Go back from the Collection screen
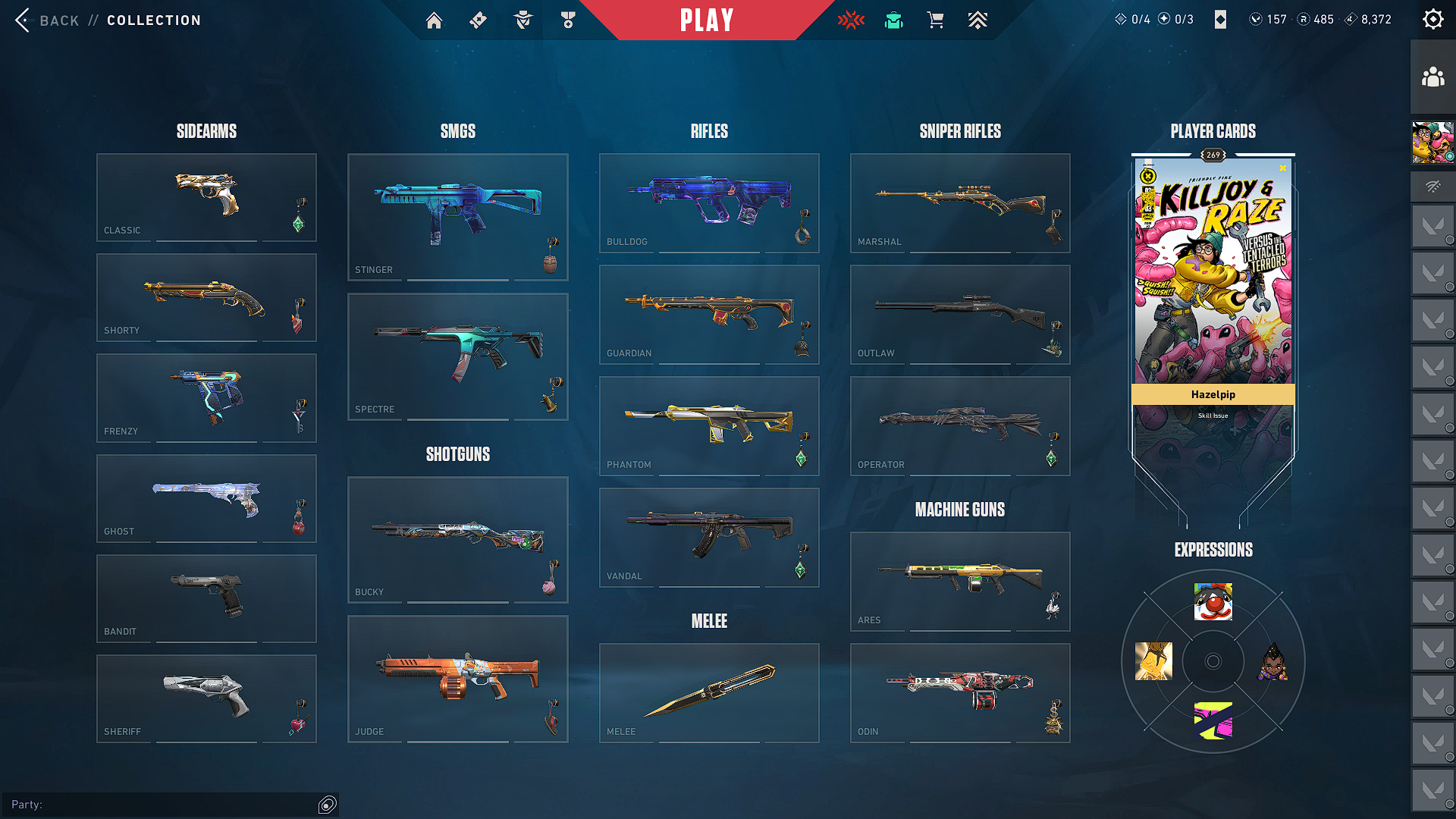The image size is (1456, 819). tap(47, 20)
